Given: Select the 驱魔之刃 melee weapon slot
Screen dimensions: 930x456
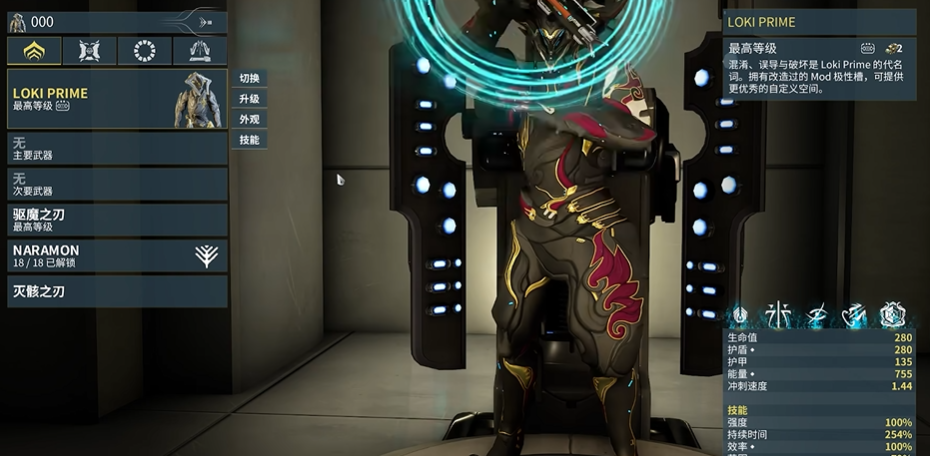Looking at the screenshot, I should (117, 220).
